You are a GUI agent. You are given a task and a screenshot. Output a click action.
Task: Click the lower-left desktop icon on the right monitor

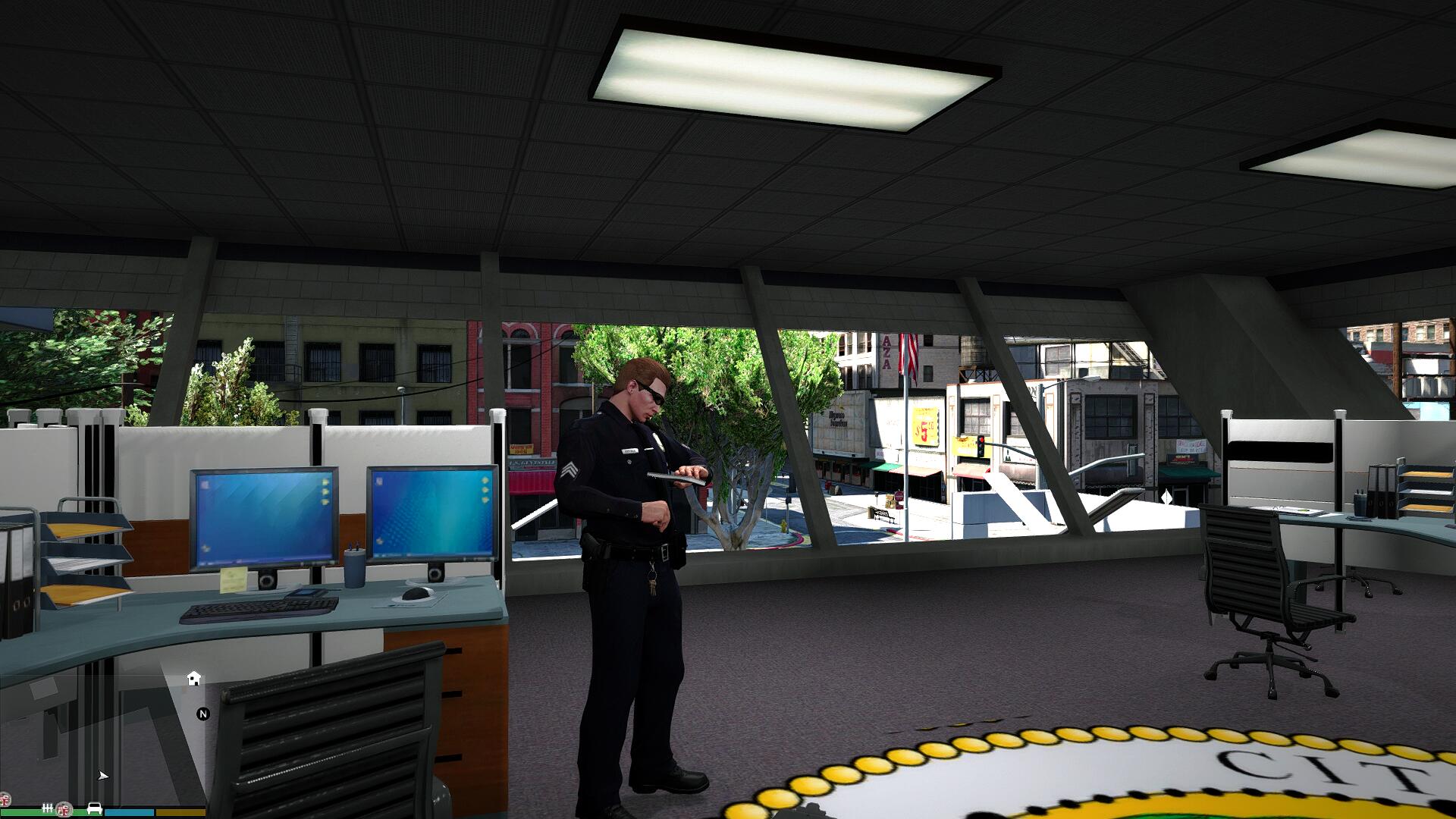pos(379,540)
